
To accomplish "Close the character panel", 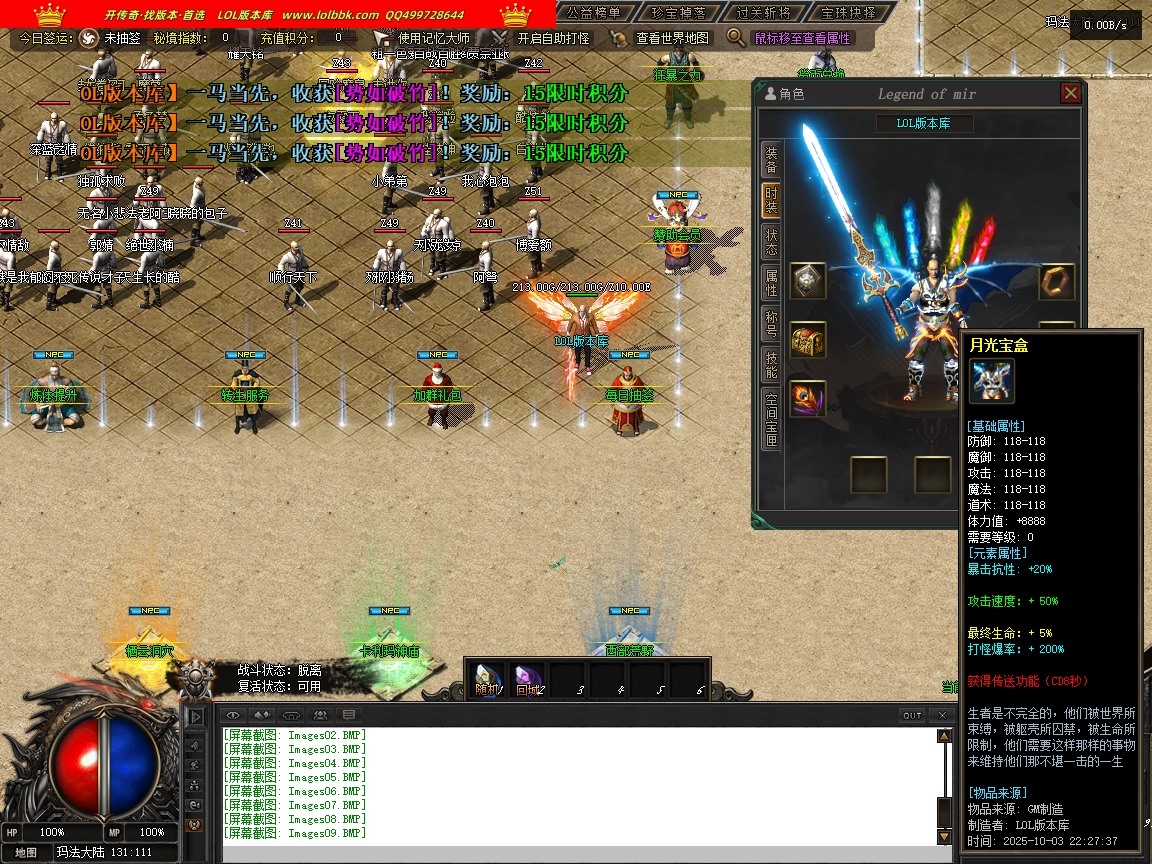I will (1071, 94).
